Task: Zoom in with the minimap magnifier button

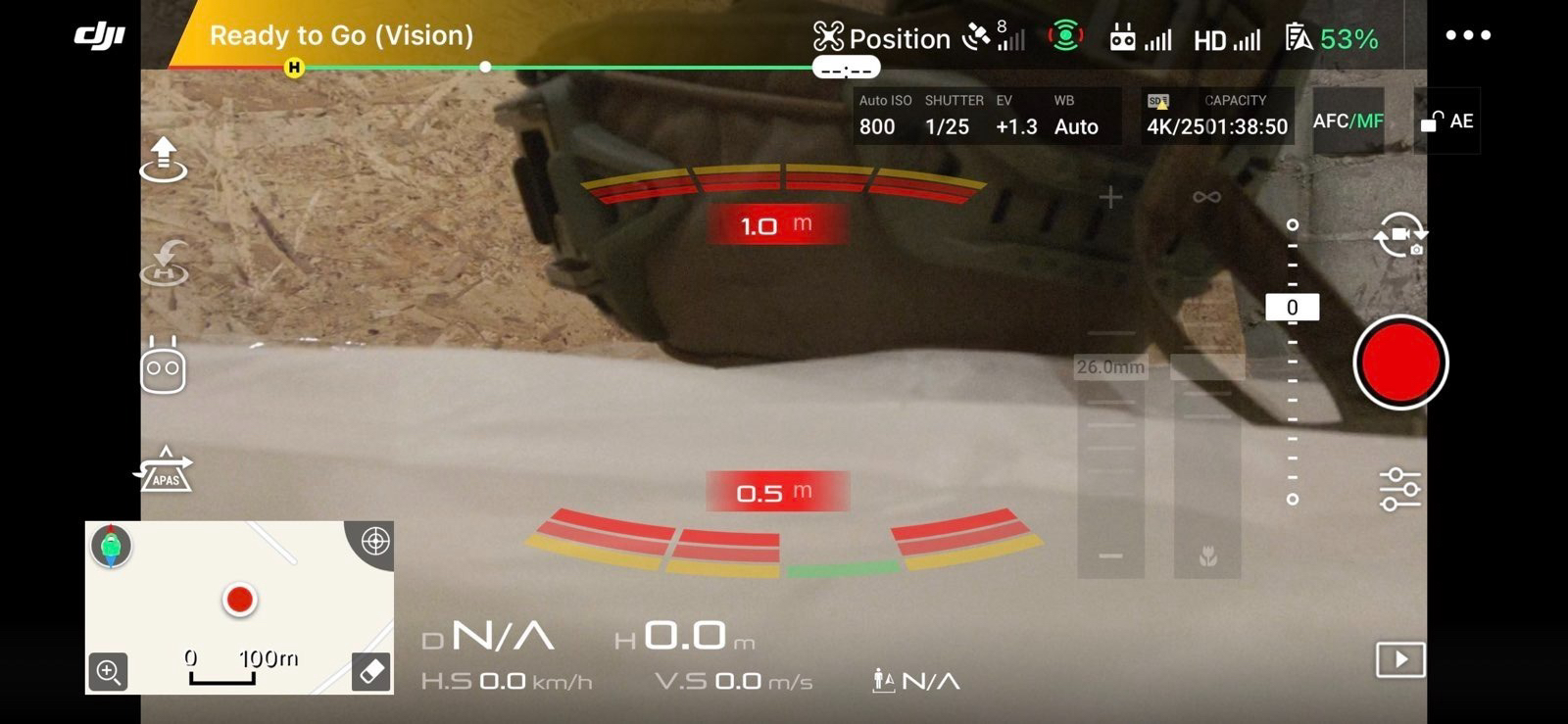Action: [x=108, y=672]
